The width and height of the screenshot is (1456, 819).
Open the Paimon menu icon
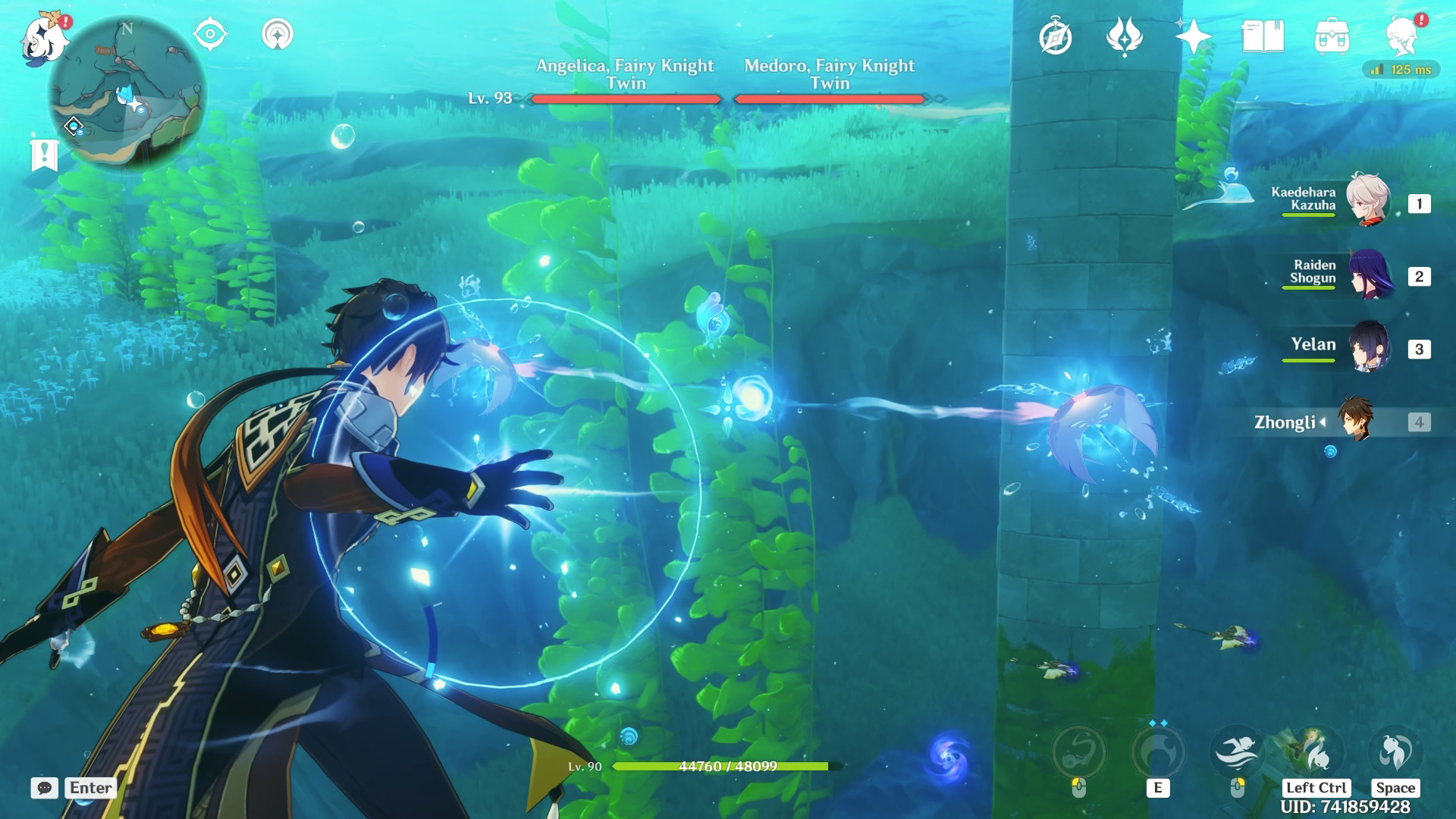44,38
